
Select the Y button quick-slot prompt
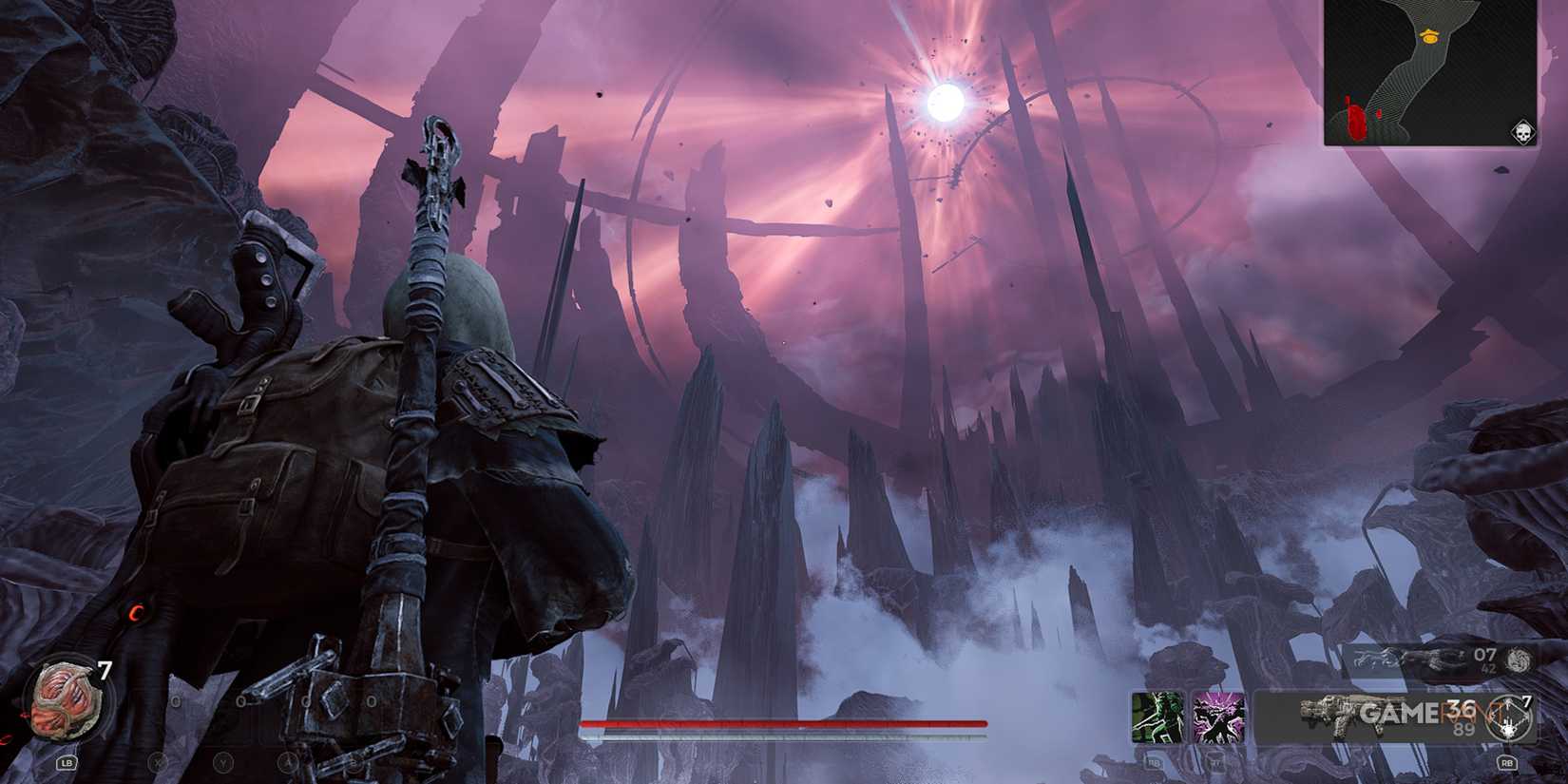[223, 763]
